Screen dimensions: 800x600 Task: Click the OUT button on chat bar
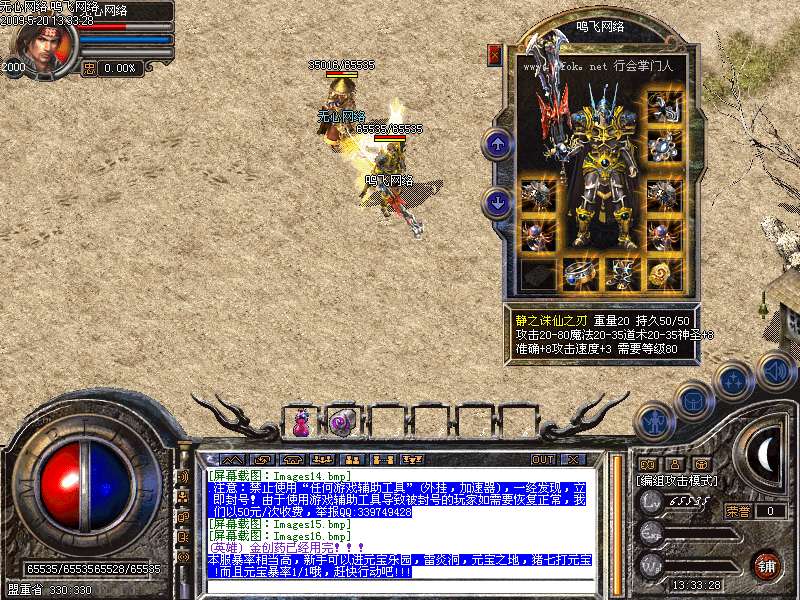(542, 459)
